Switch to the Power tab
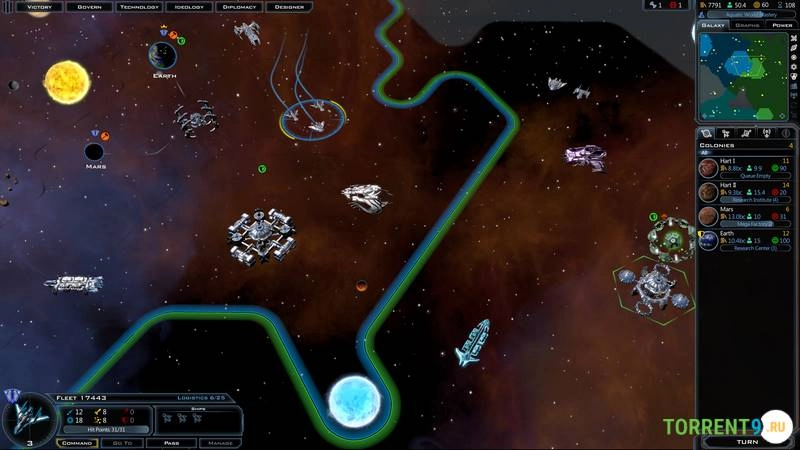This screenshot has width=800, height=450. point(780,25)
